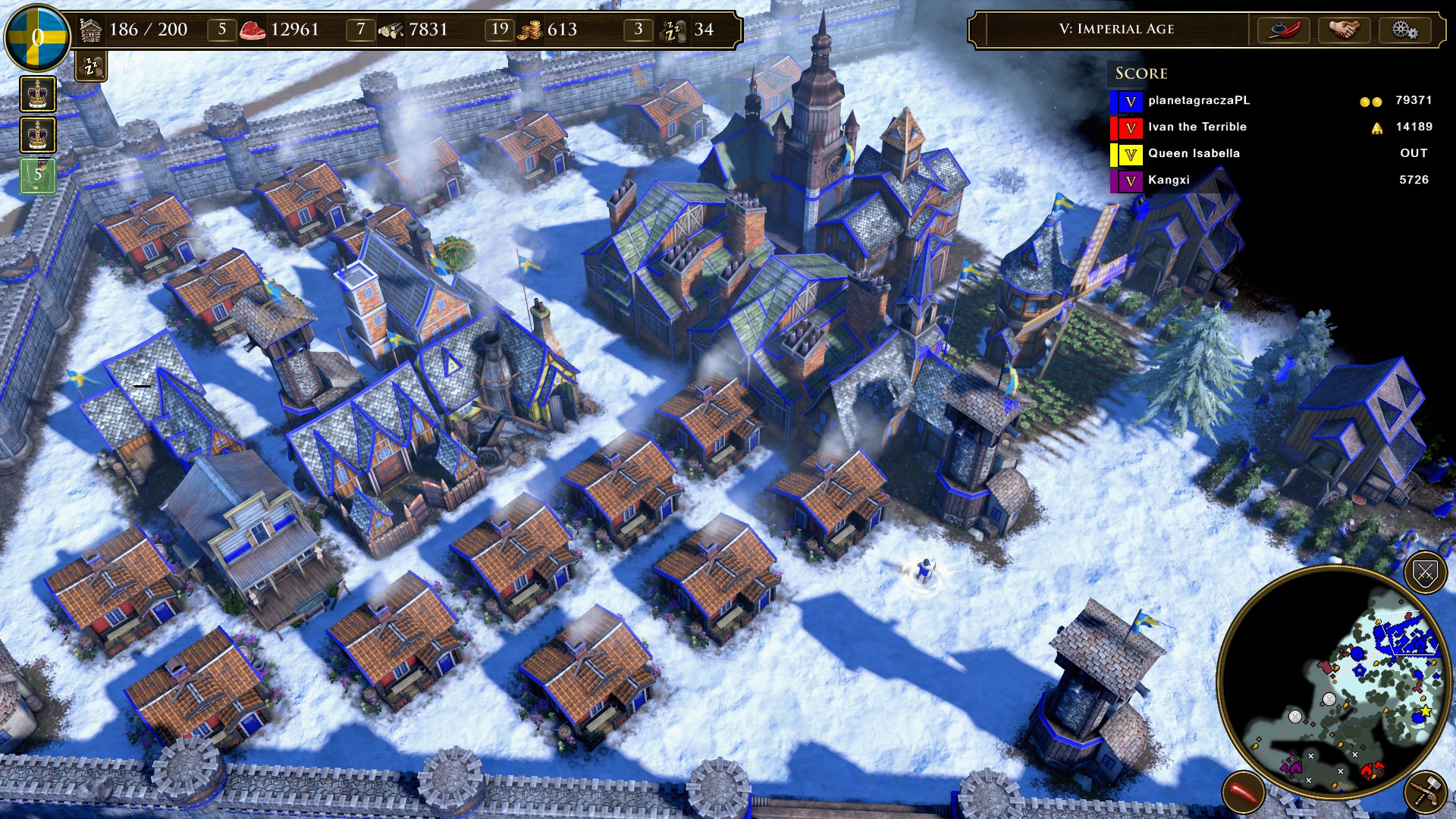This screenshot has width=1456, height=819.
Task: Select planetagraczaPL in the score list
Action: tap(1198, 101)
